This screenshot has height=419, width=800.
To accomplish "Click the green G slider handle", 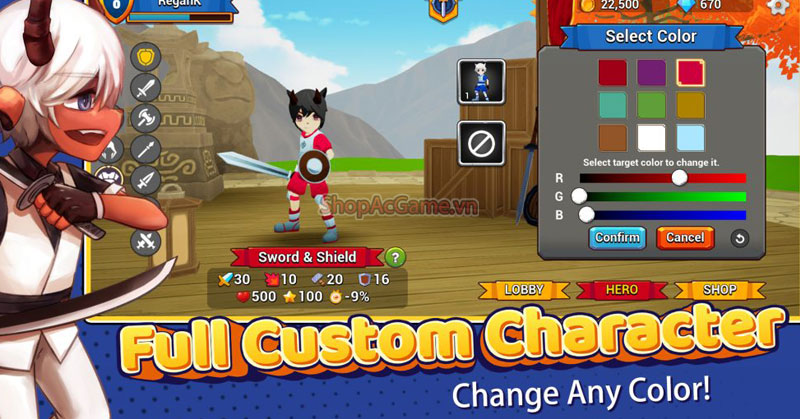I will pos(579,195).
